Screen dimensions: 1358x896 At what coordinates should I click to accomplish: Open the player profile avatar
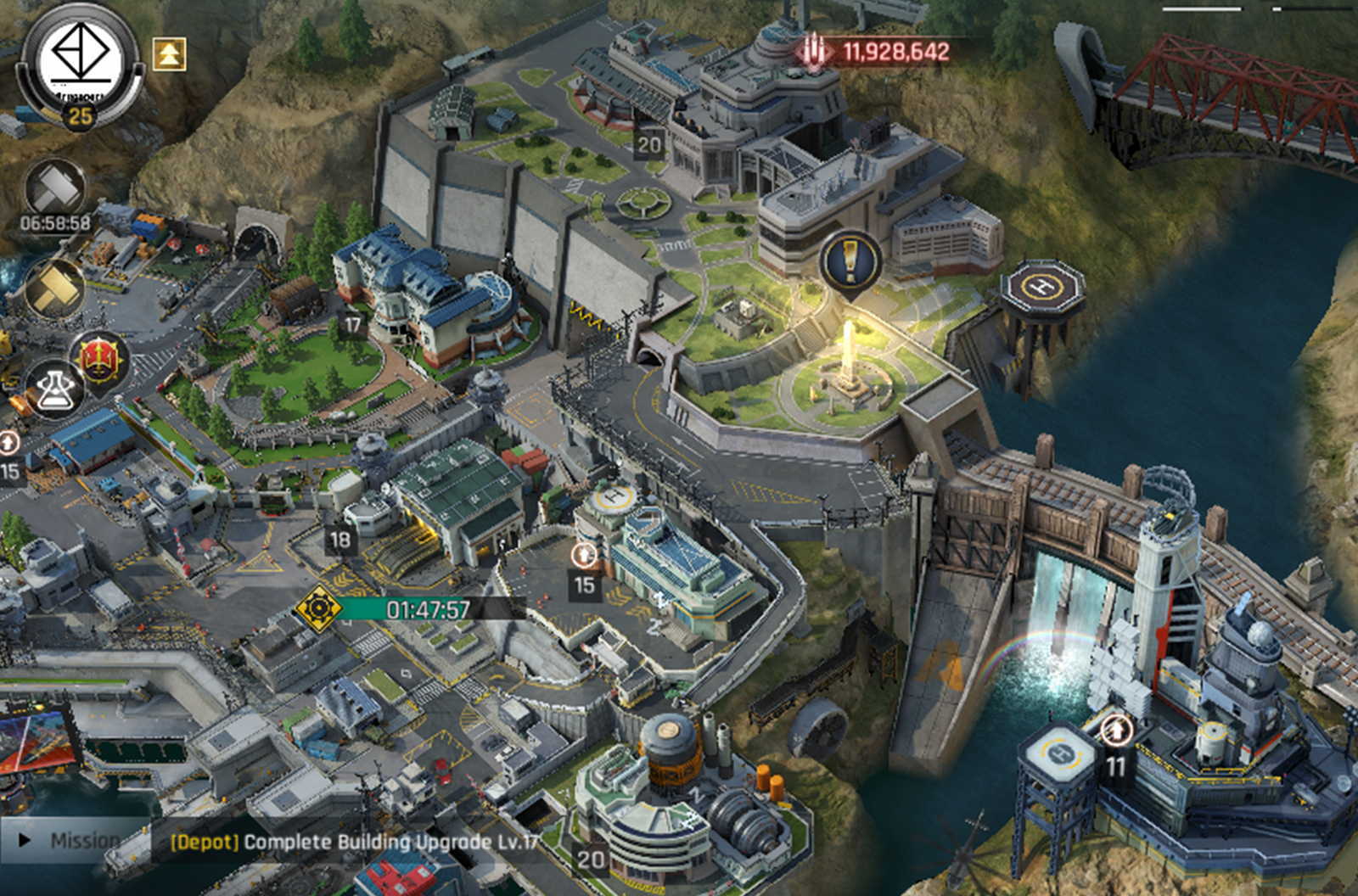[x=80, y=63]
